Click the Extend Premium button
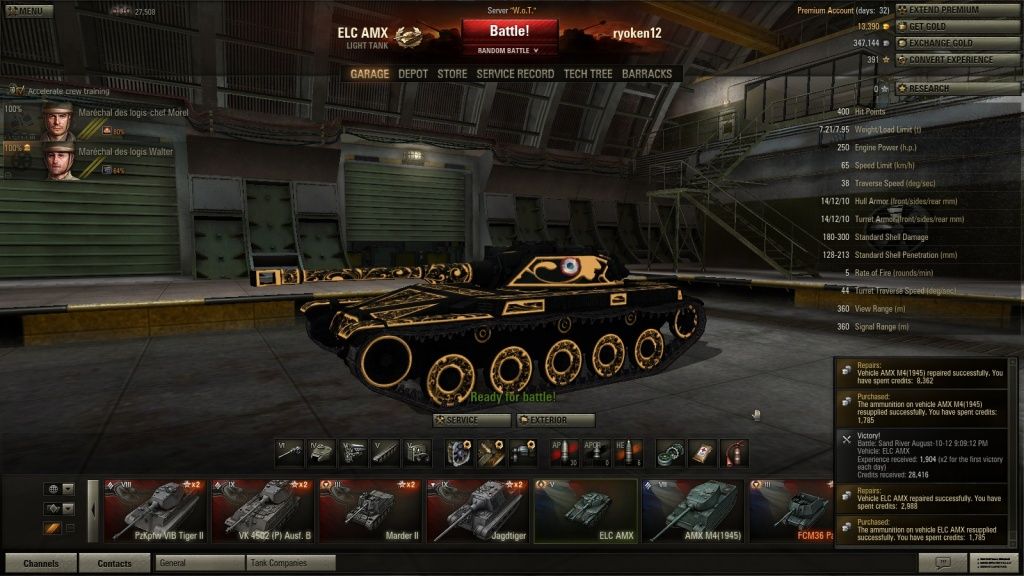Screen dimensions: 1024x576 tap(958, 10)
